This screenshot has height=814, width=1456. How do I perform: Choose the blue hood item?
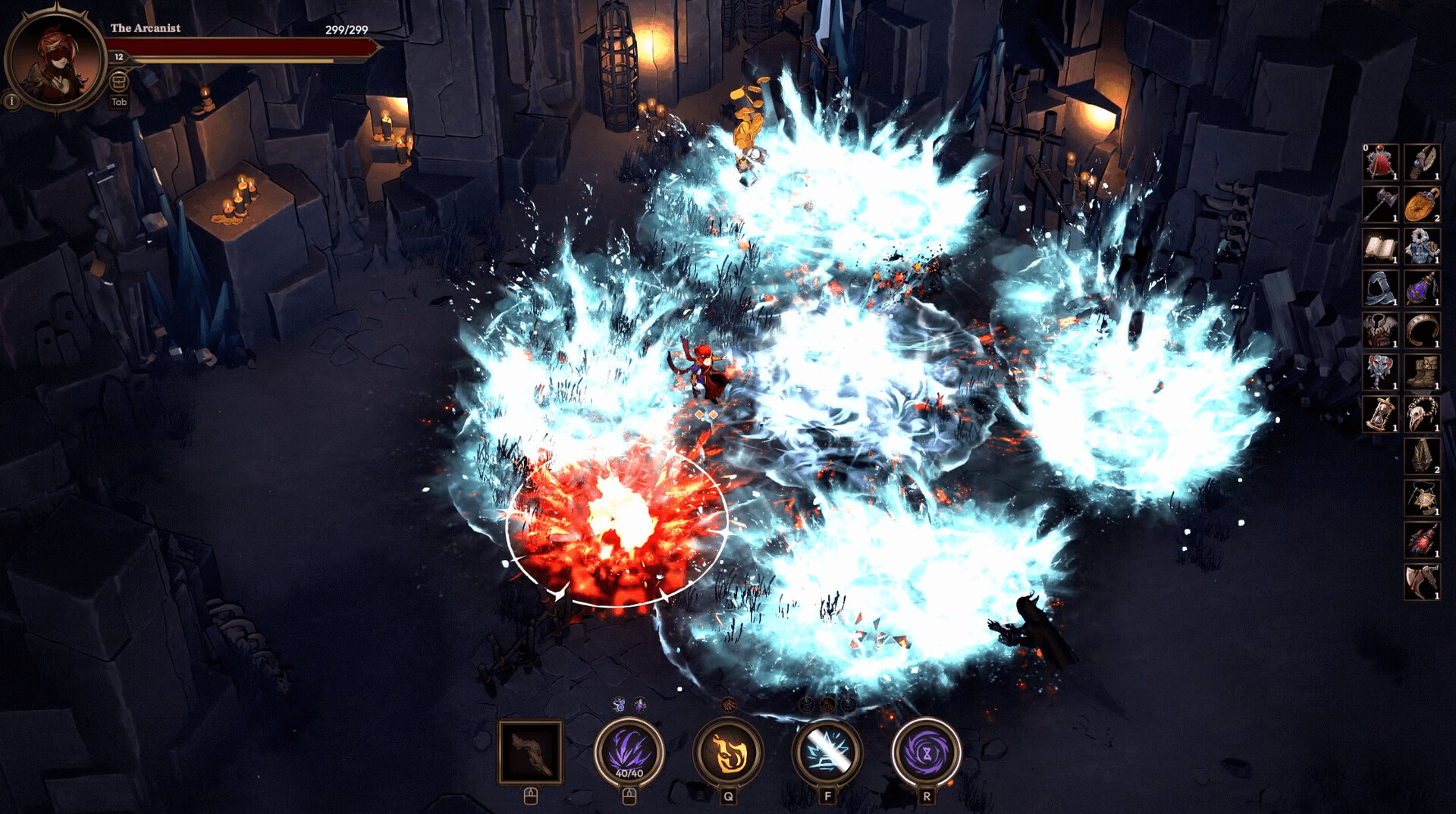pos(1380,288)
